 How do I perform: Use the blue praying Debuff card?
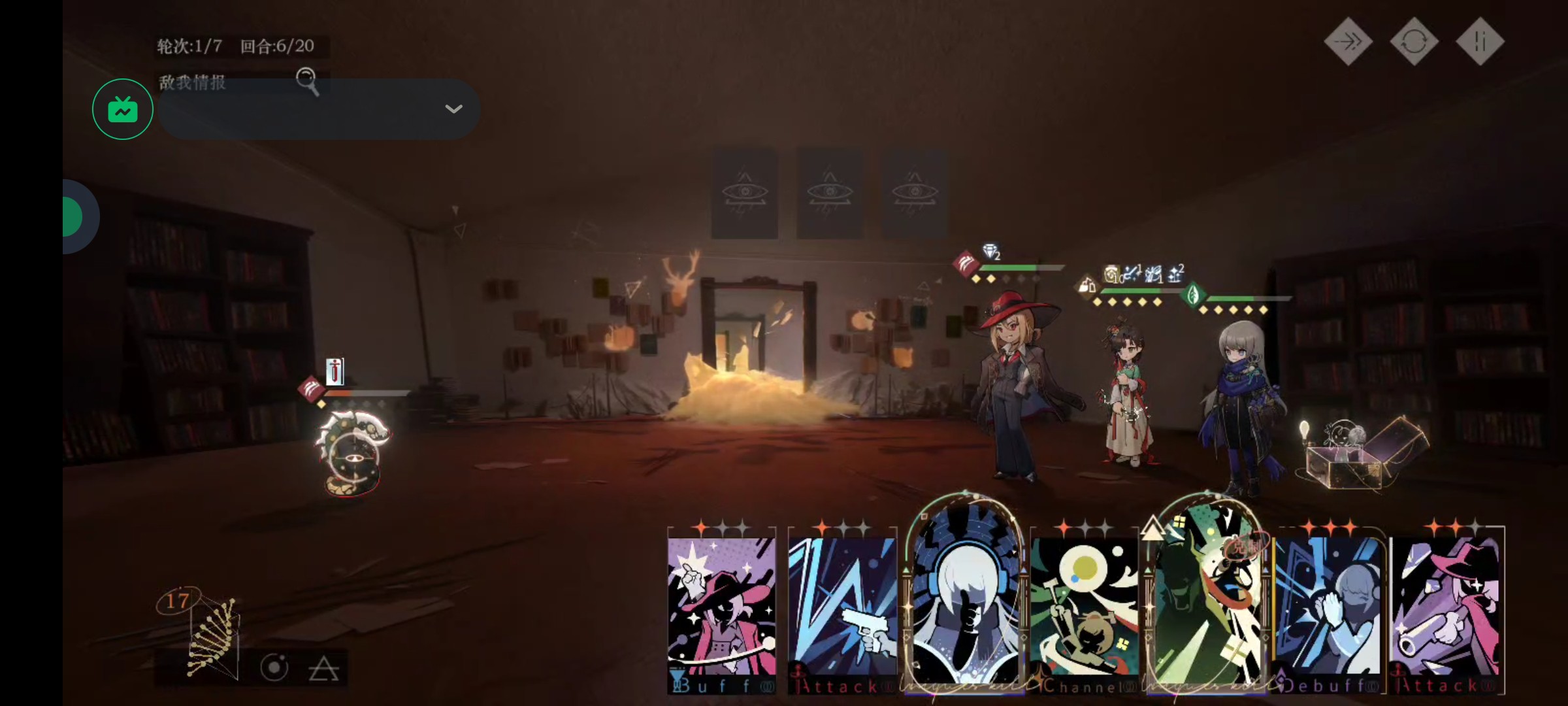point(1328,608)
